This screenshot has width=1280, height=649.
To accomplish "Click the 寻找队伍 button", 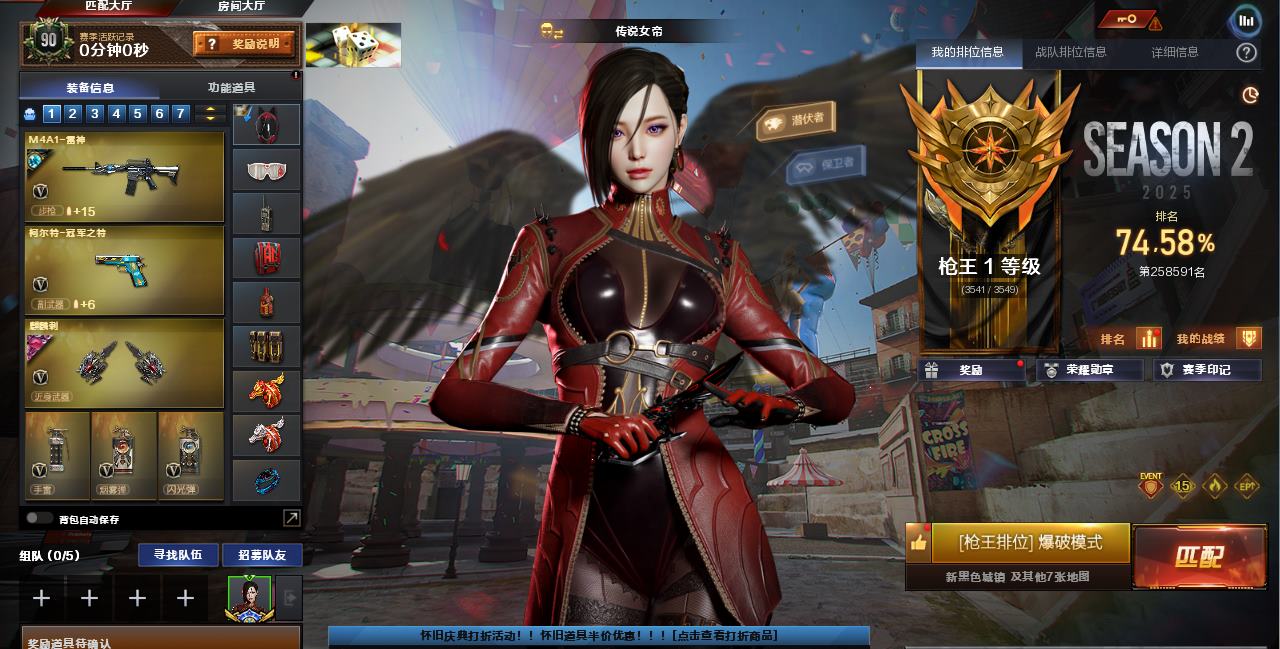I will point(178,554).
